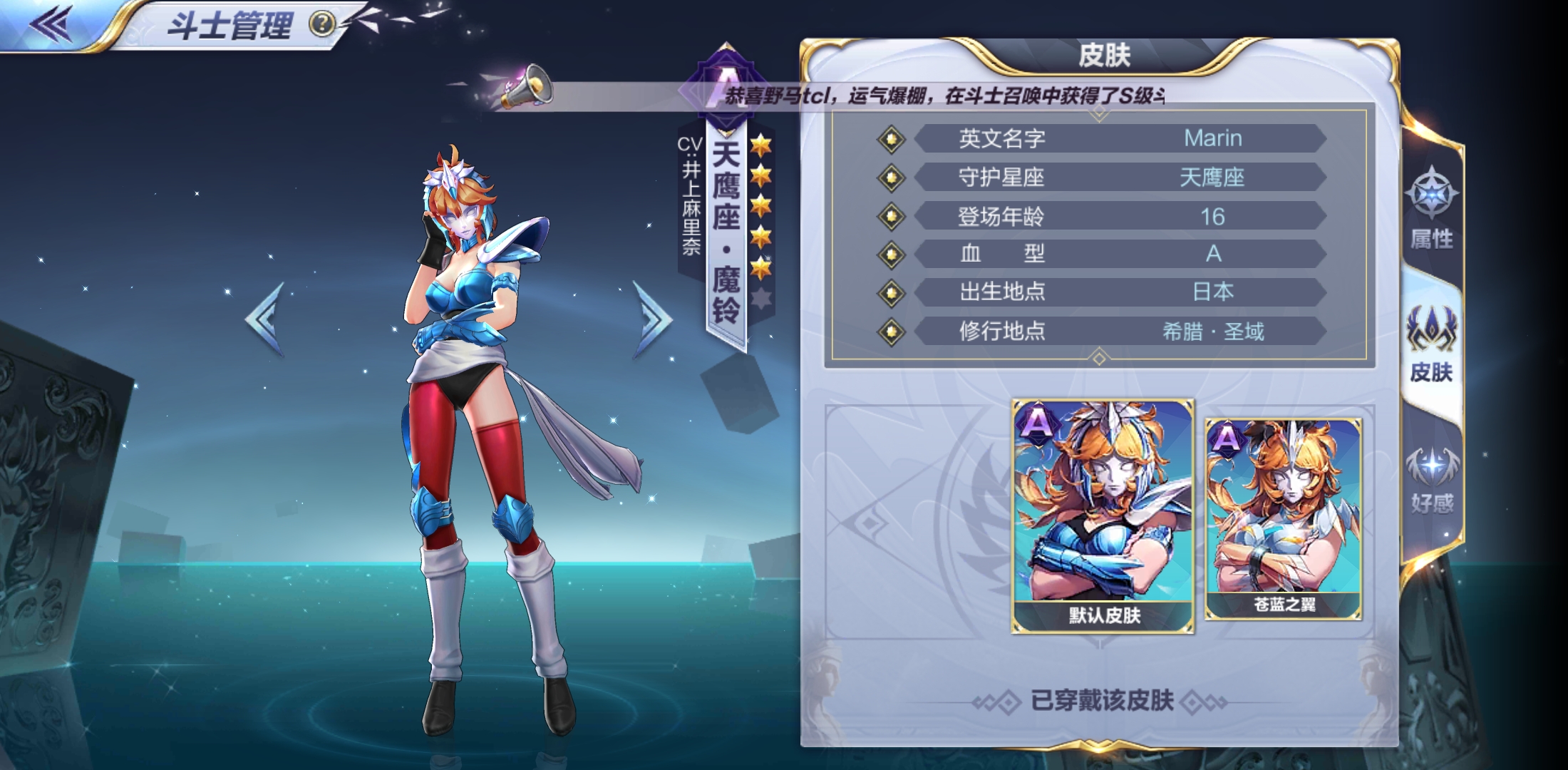Viewport: 1568px width, 770px height.
Task: Click the gold diamond icon beside 修行地点 row
Action: 891,332
